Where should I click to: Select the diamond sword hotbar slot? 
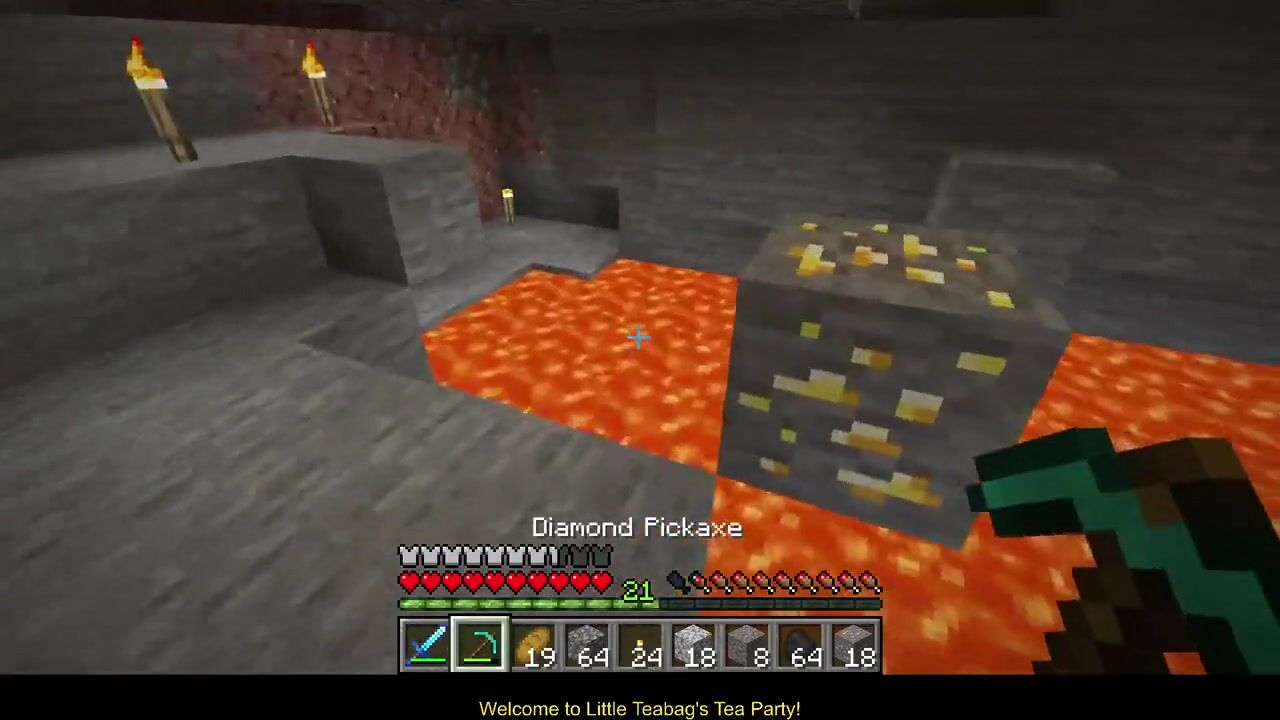coord(426,644)
